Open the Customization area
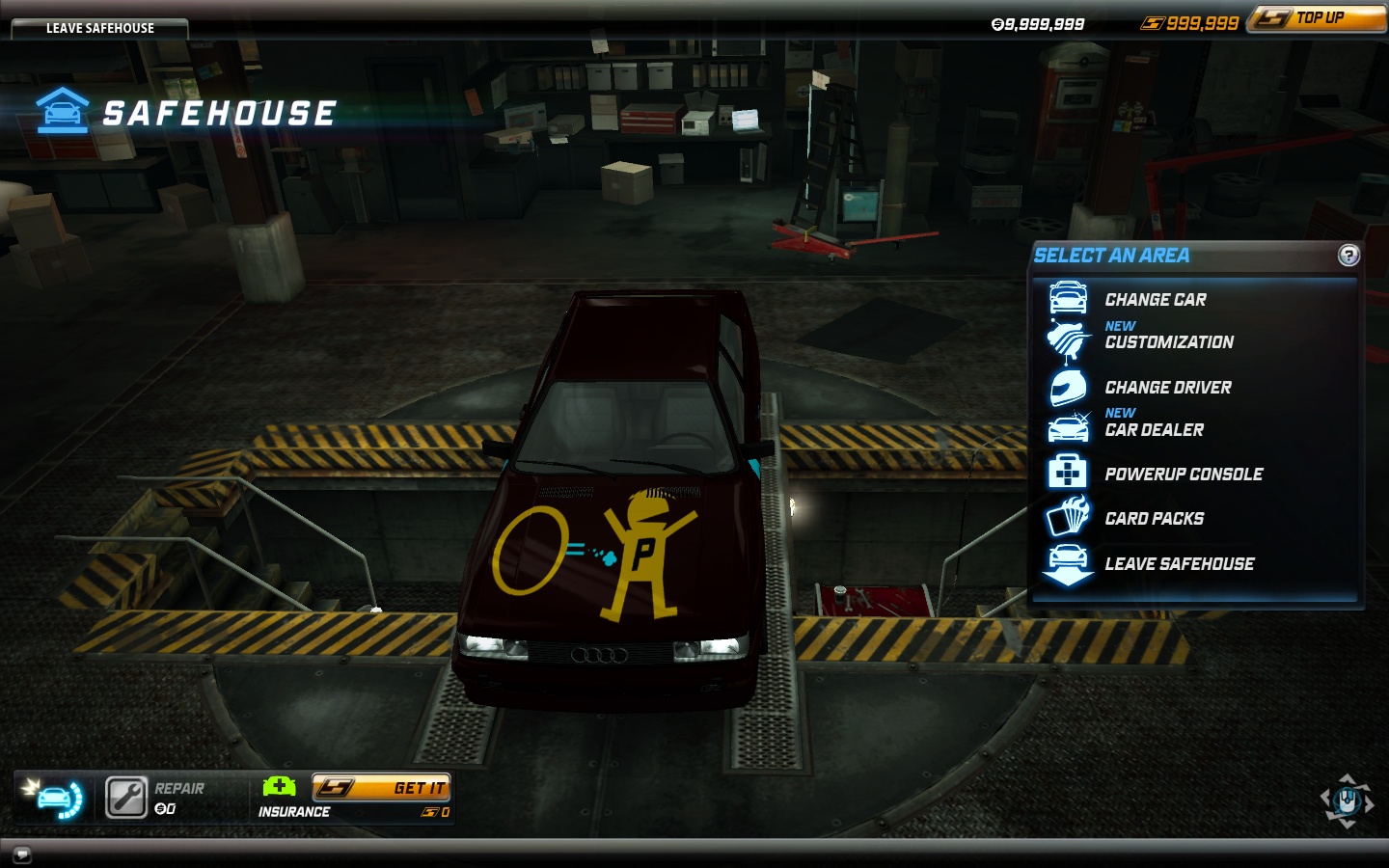Viewport: 1389px width, 868px height. (1168, 342)
